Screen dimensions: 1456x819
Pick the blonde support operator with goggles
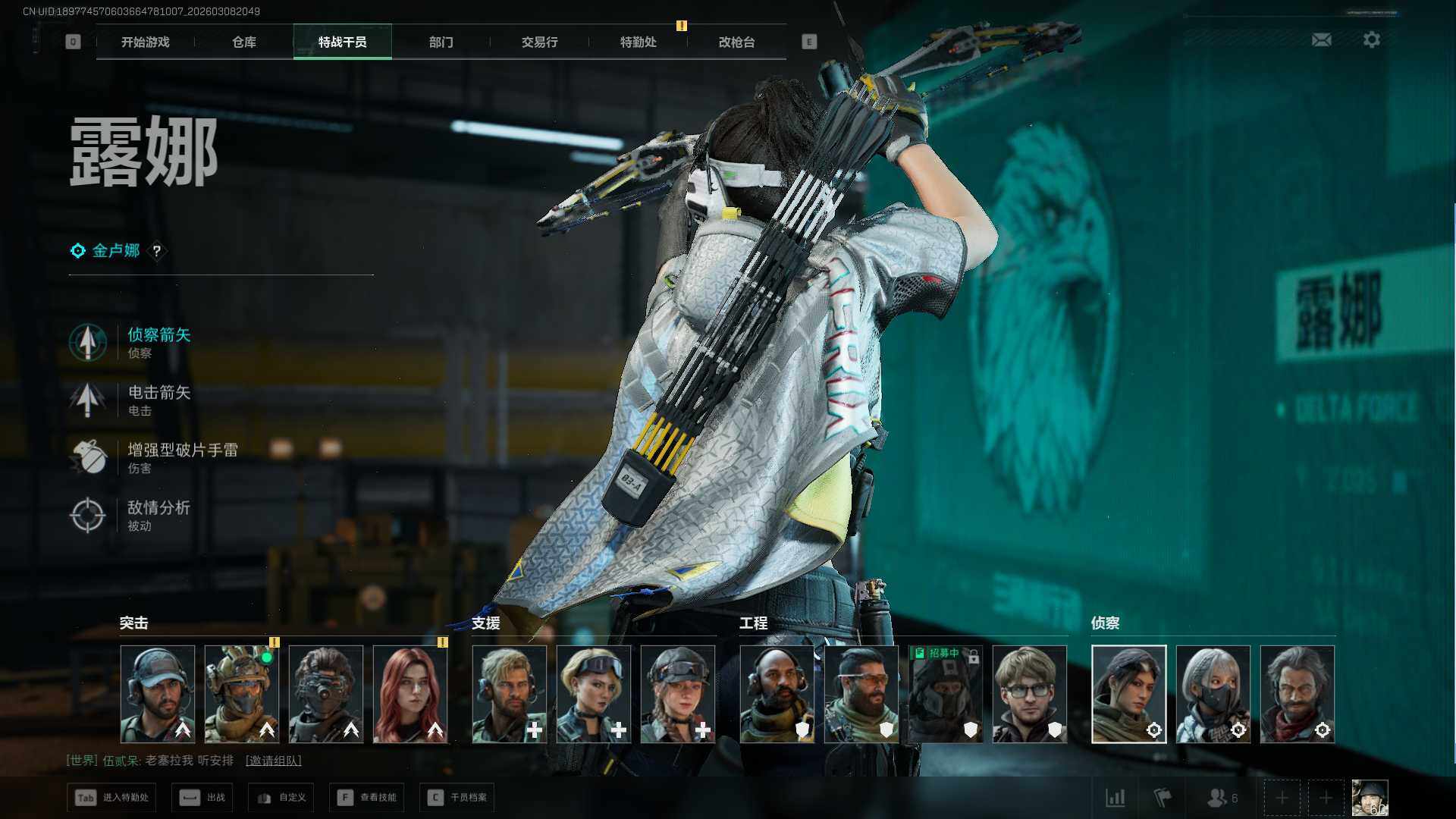(x=594, y=694)
